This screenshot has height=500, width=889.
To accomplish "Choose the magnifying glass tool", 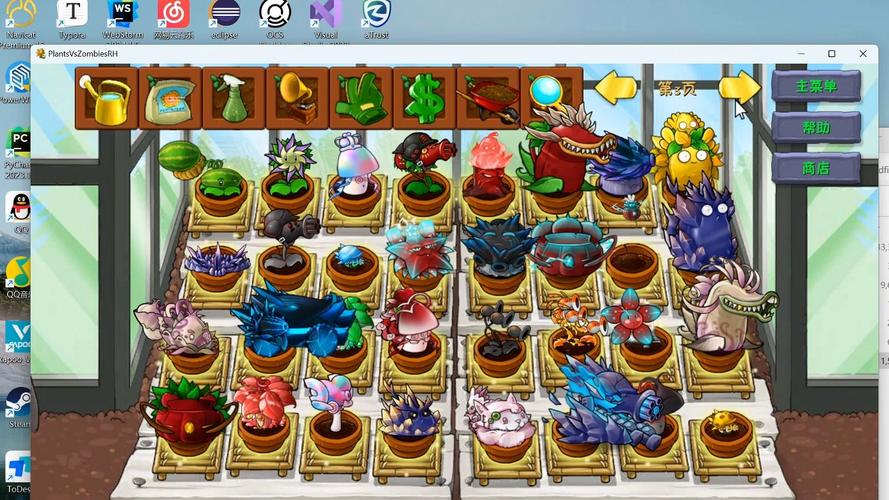I will pyautogui.click(x=547, y=93).
